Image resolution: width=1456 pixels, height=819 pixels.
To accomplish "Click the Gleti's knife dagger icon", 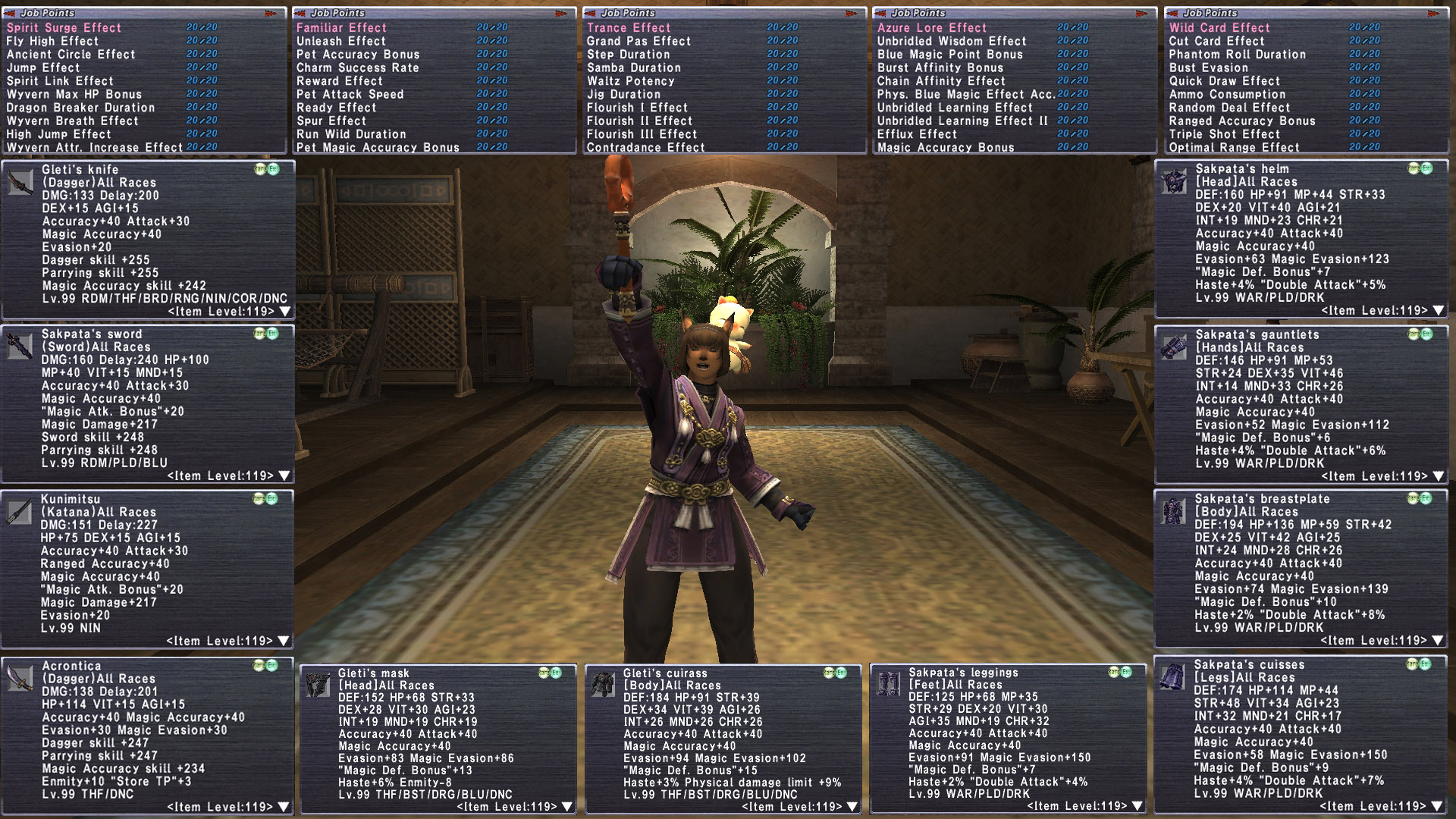I will tap(20, 182).
